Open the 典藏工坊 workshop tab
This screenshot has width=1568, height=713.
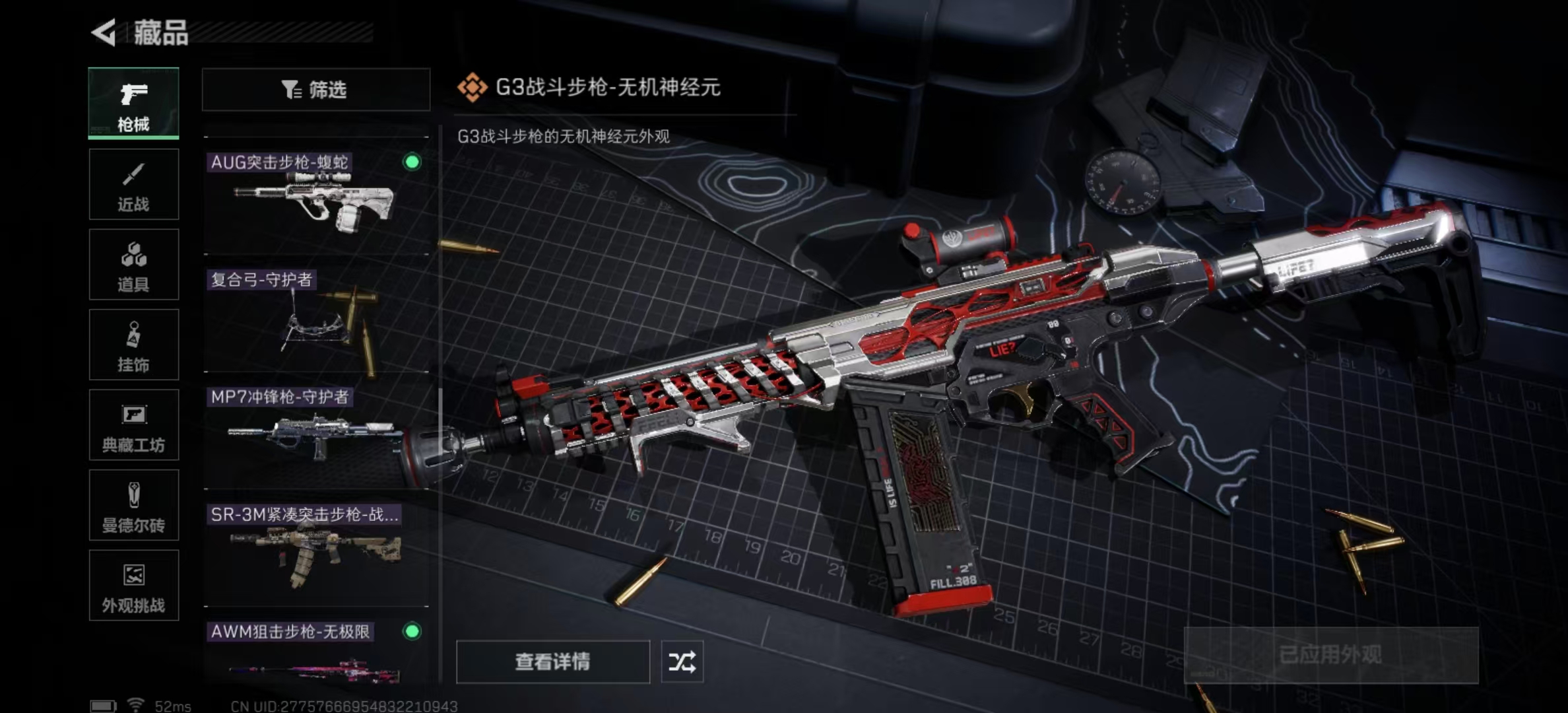134,425
